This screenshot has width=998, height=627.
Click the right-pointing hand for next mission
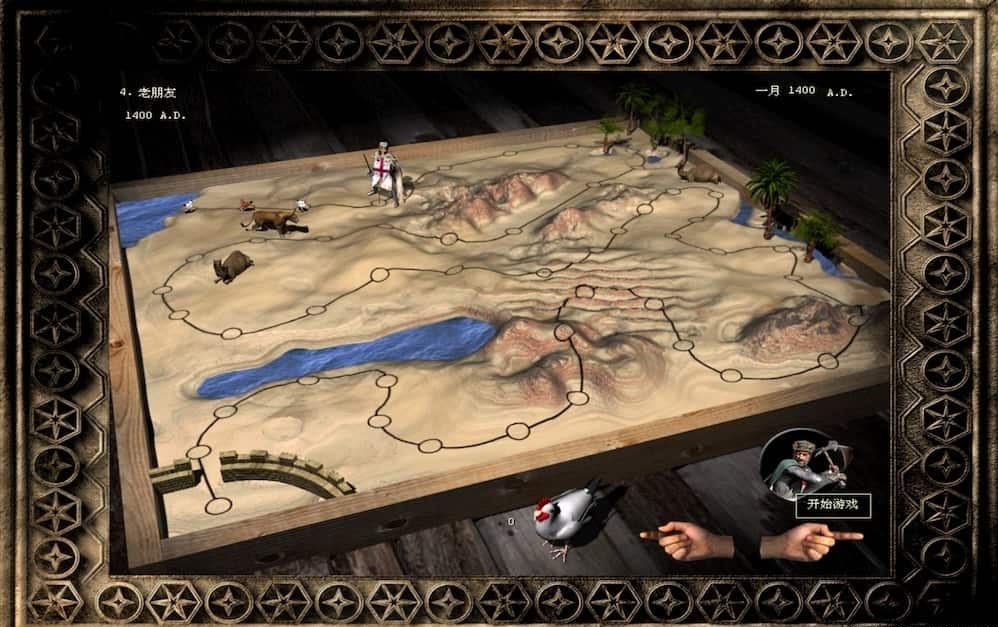click(811, 541)
